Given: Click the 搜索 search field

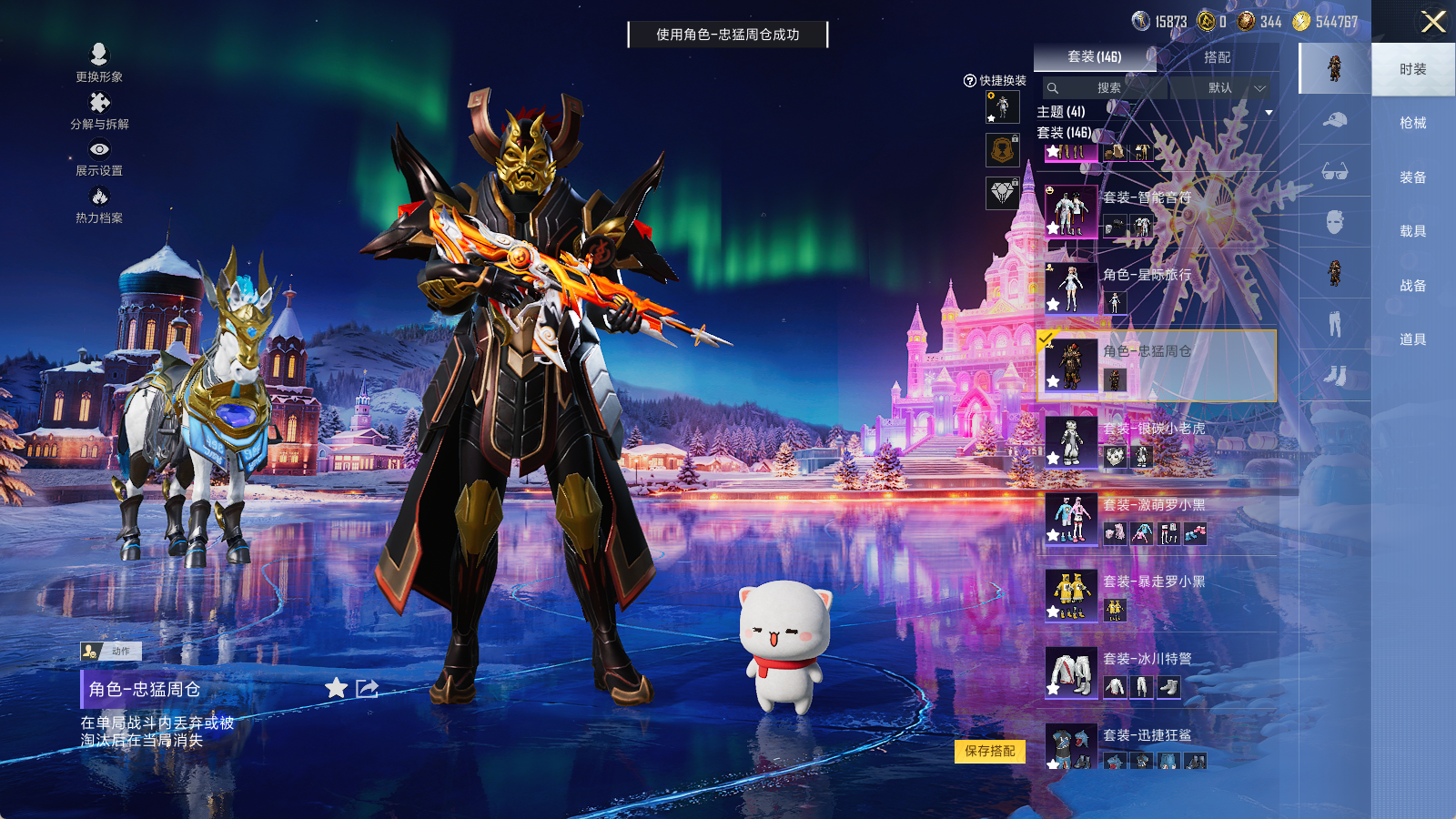Looking at the screenshot, I should pyautogui.click(x=1107, y=88).
